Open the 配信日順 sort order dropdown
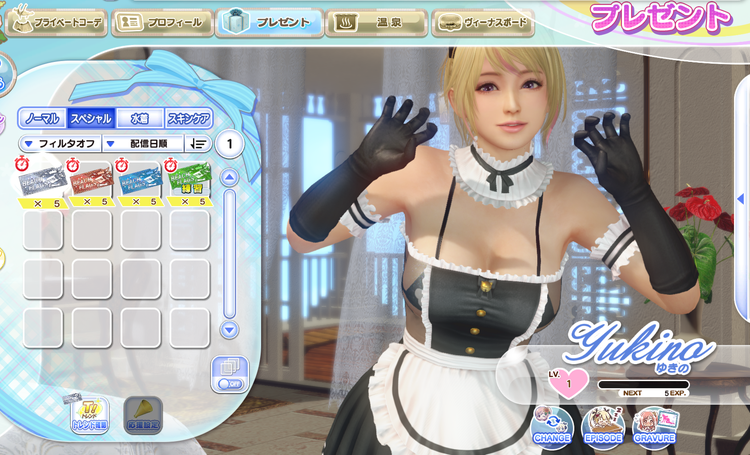This screenshot has height=455, width=750. click(x=143, y=144)
